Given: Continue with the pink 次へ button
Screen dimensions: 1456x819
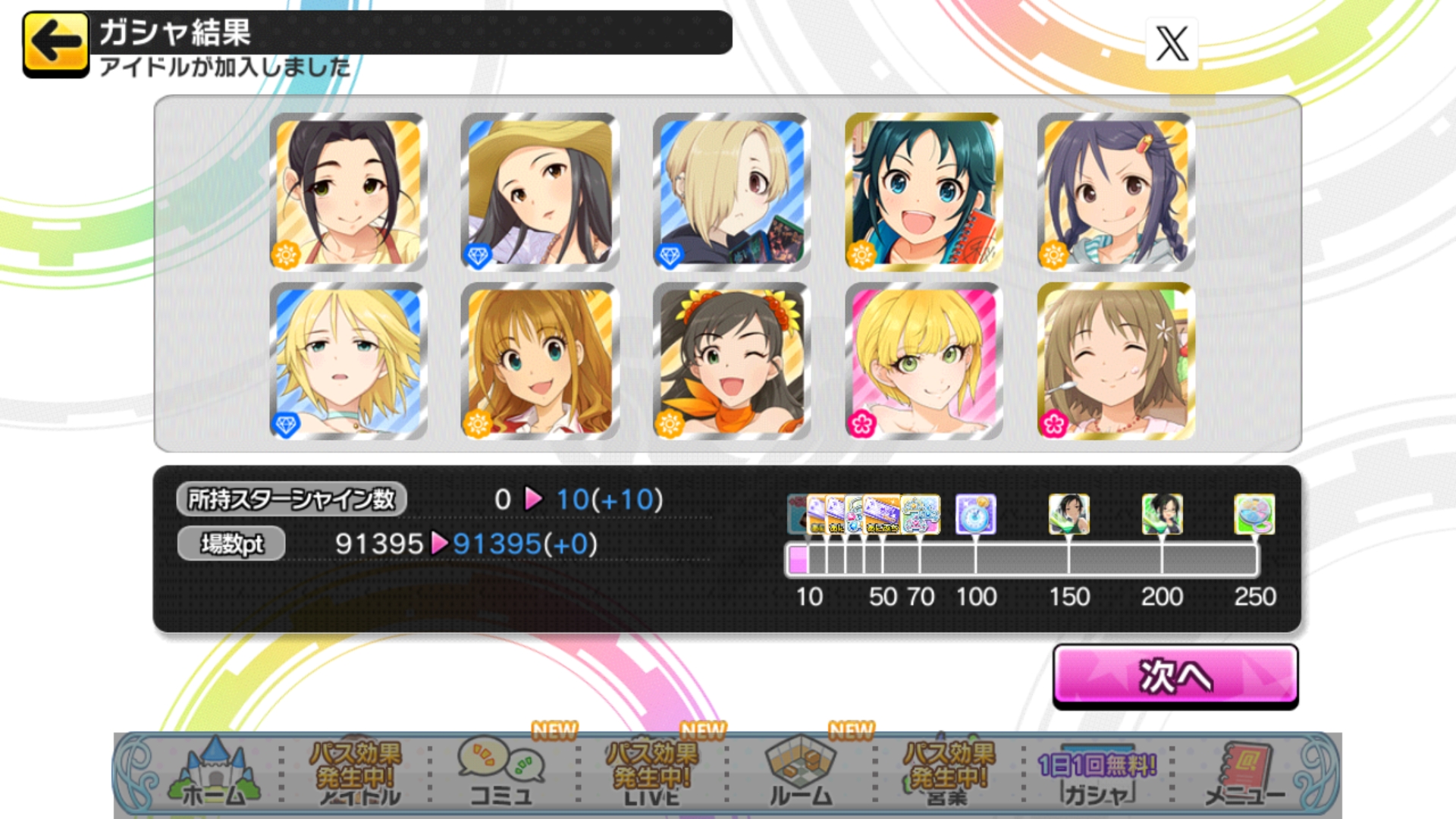Looking at the screenshot, I should [1175, 676].
